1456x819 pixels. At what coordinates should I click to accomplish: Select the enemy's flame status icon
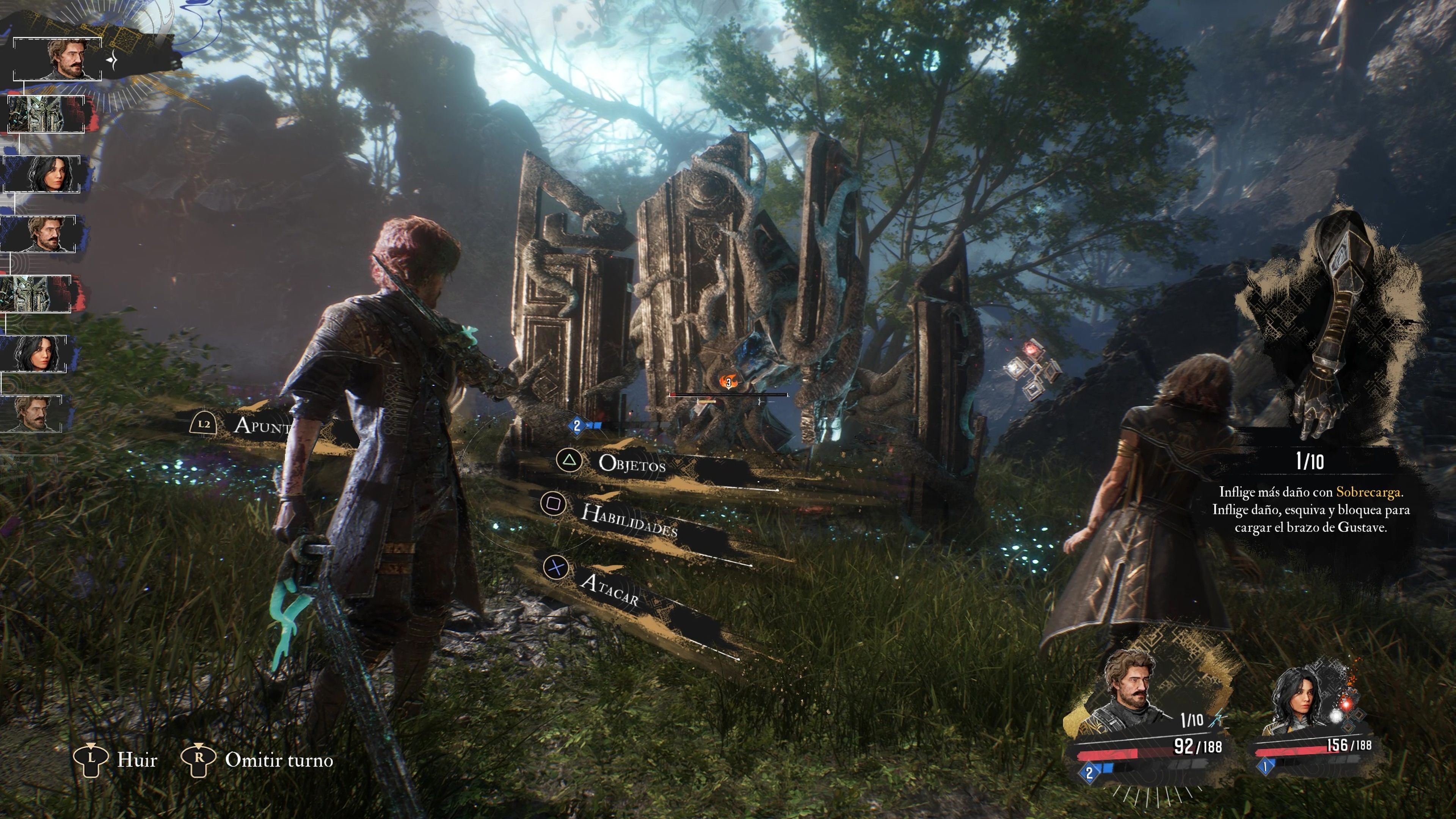(x=728, y=382)
